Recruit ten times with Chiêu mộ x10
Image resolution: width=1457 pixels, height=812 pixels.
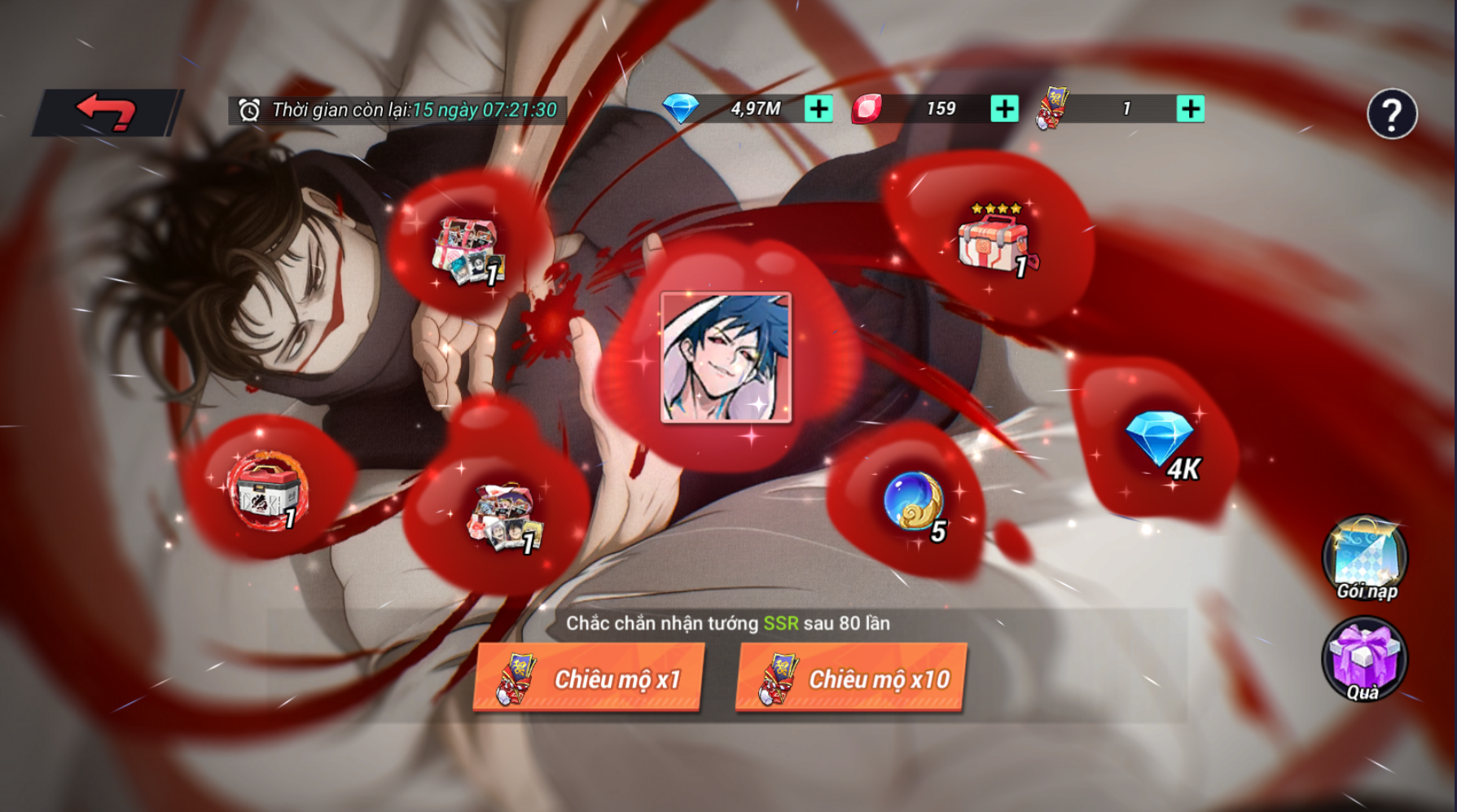click(851, 678)
